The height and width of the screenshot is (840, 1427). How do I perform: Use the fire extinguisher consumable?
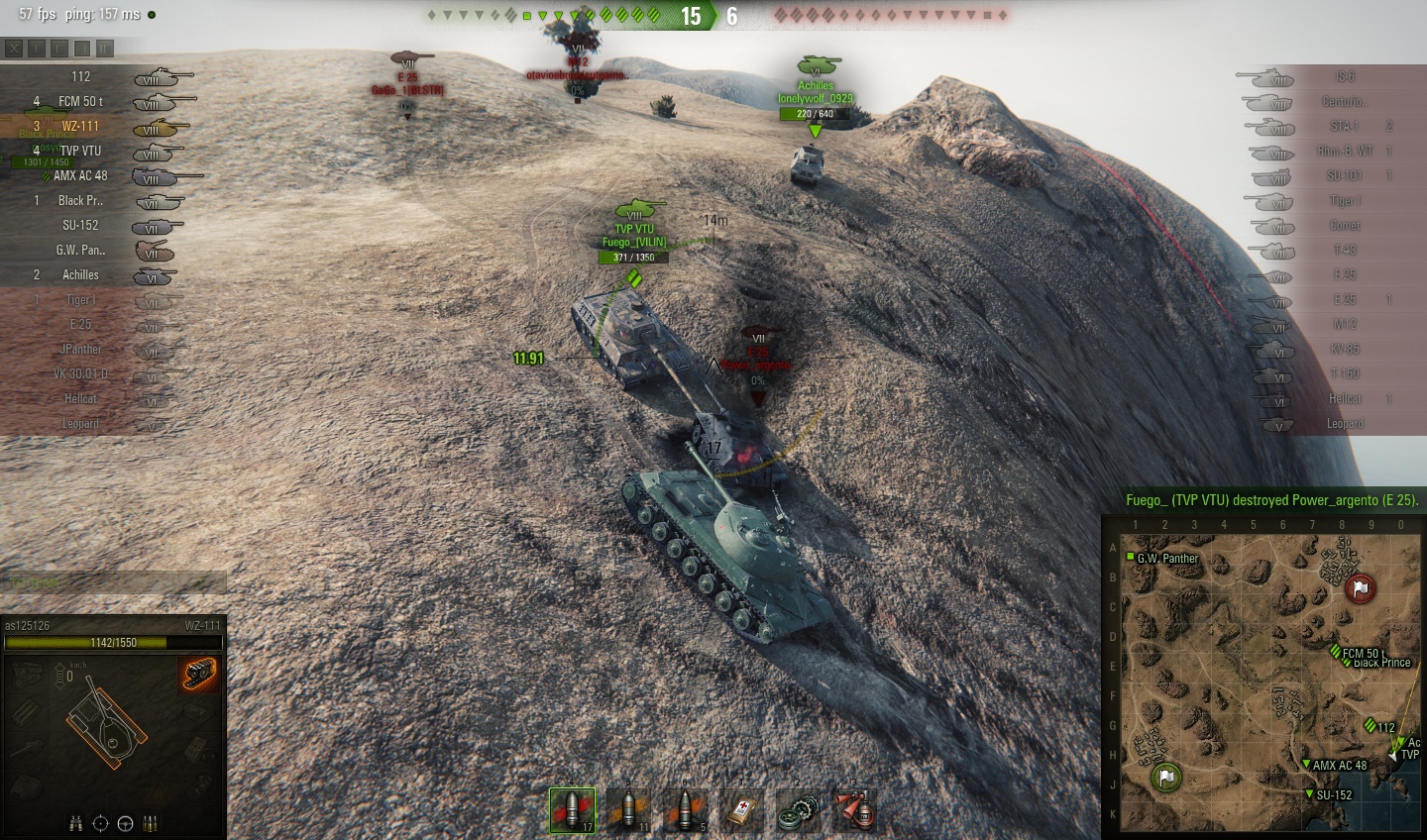(855, 810)
